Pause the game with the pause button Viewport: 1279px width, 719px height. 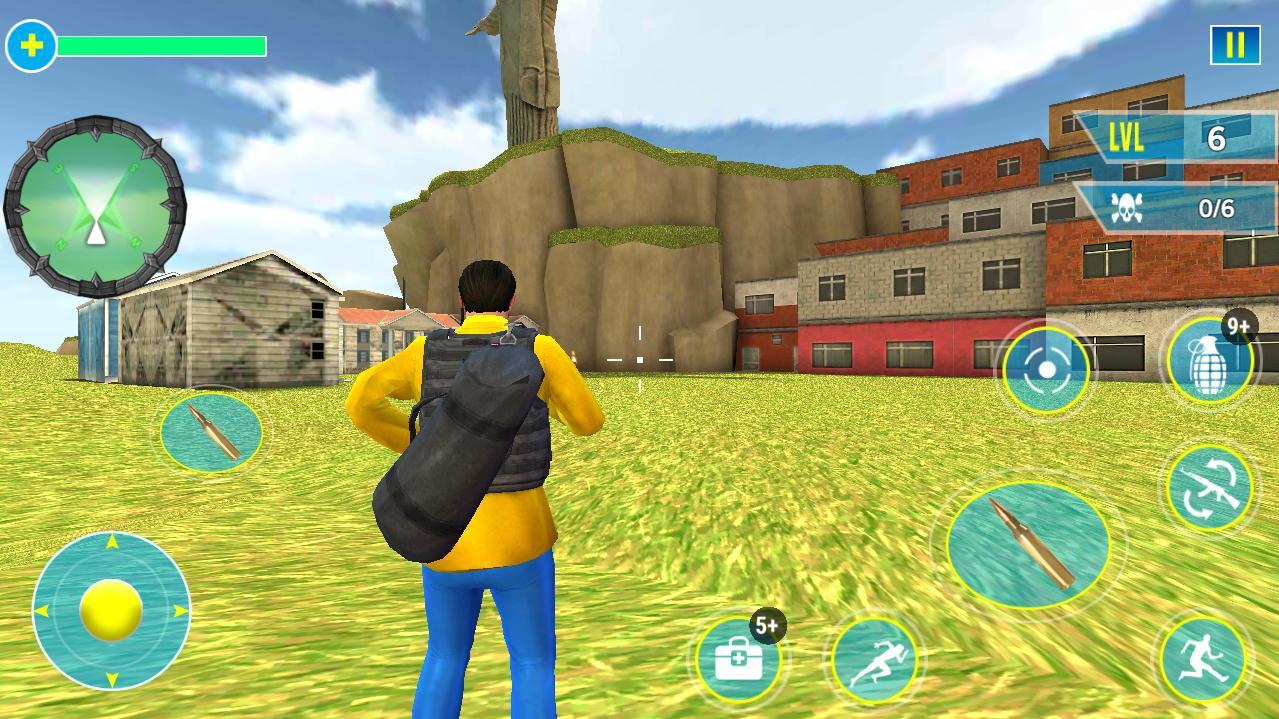(x=1235, y=45)
